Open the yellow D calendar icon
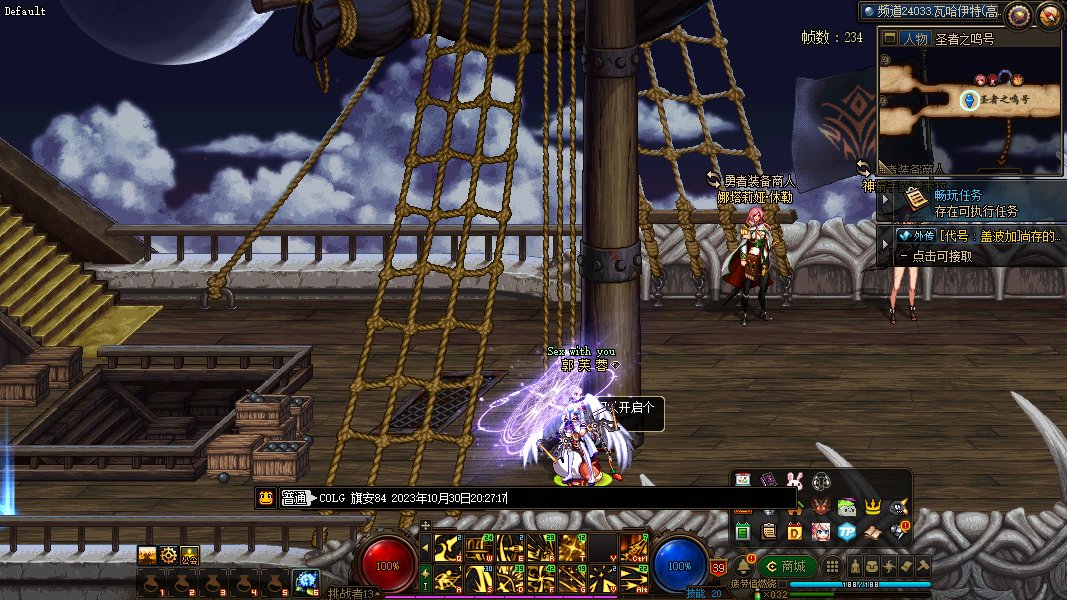 click(x=795, y=531)
